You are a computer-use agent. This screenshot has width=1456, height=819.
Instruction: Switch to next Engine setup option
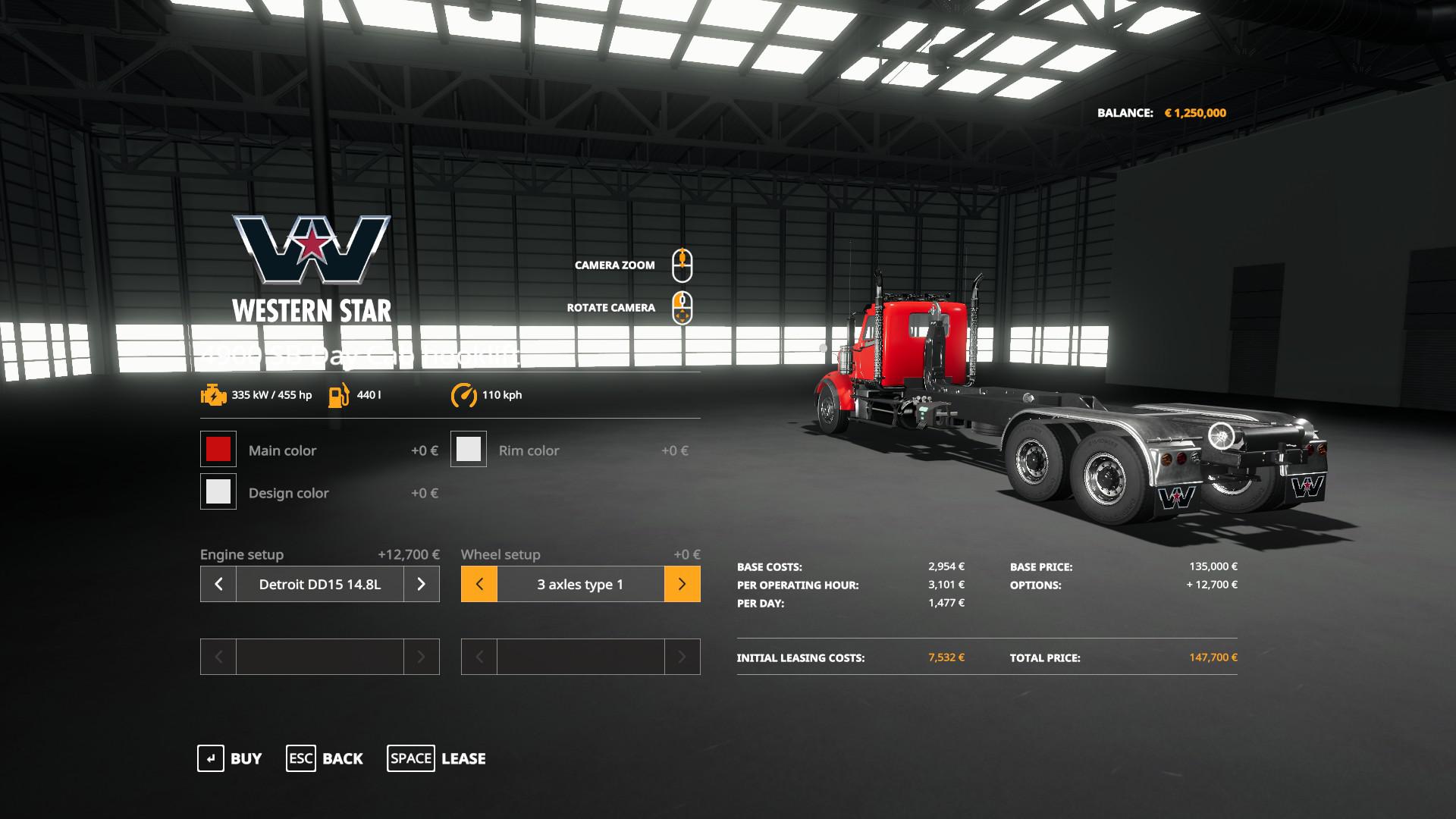422,584
